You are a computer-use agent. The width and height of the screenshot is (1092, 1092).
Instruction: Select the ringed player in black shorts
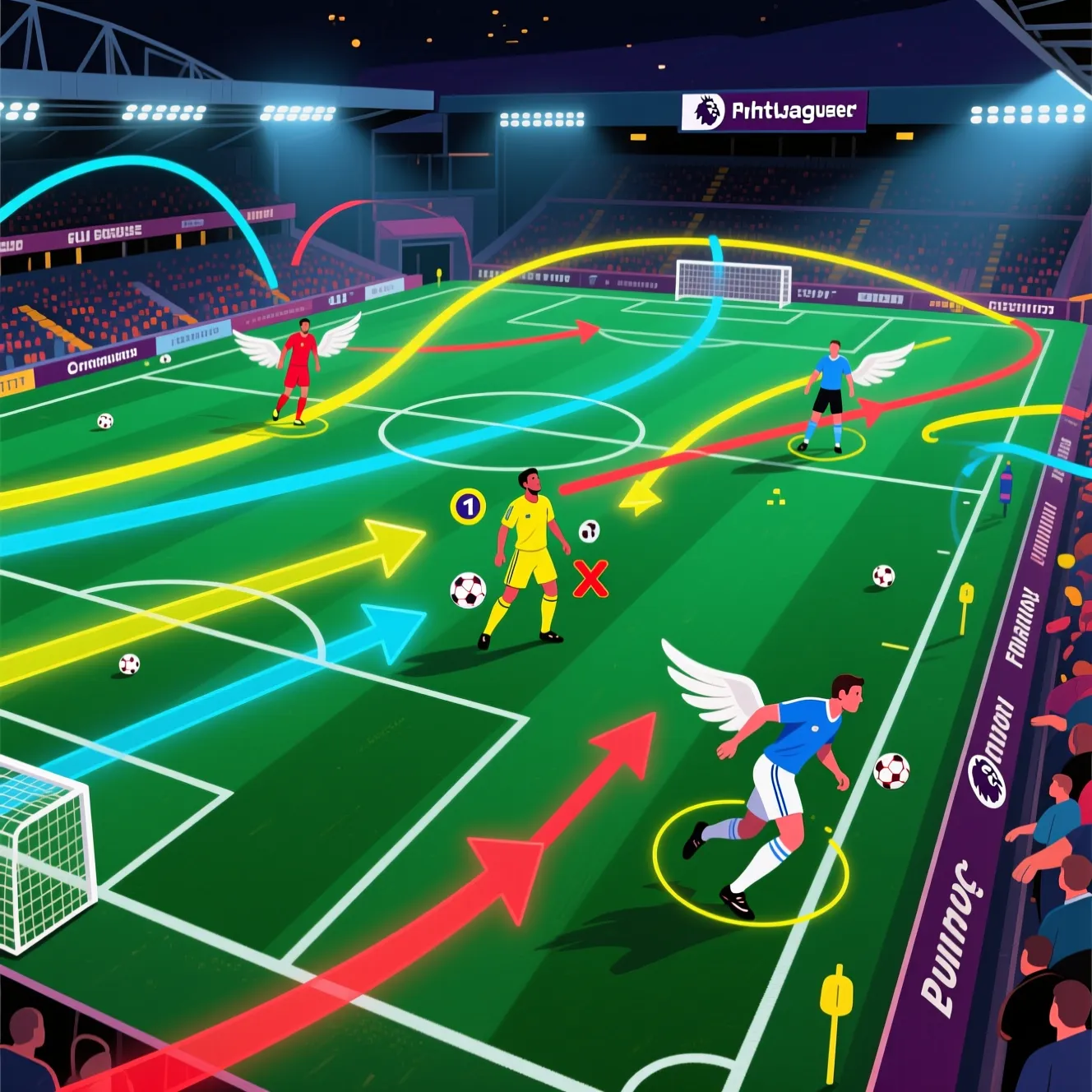click(828, 395)
